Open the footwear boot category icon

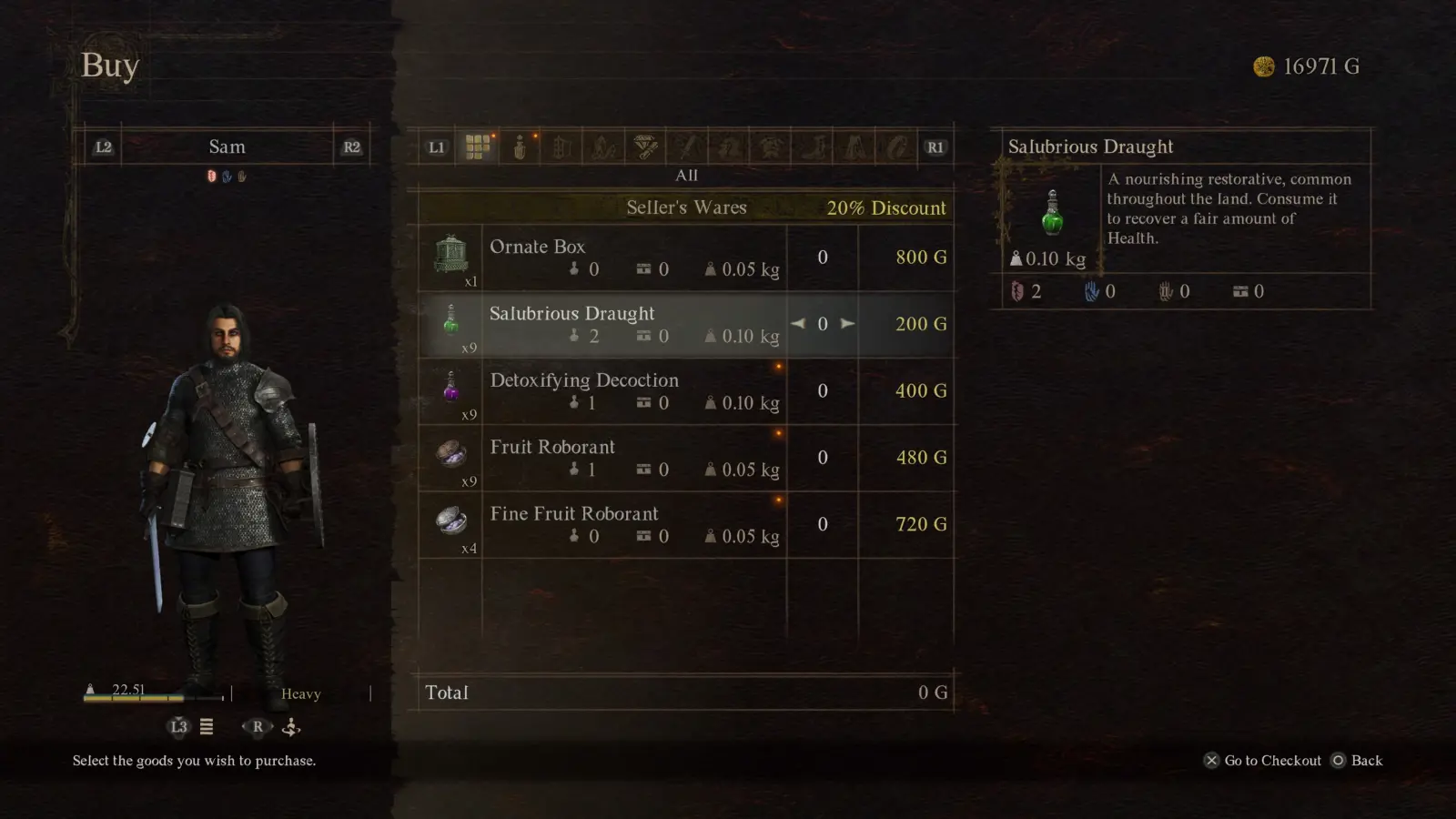pos(813,146)
